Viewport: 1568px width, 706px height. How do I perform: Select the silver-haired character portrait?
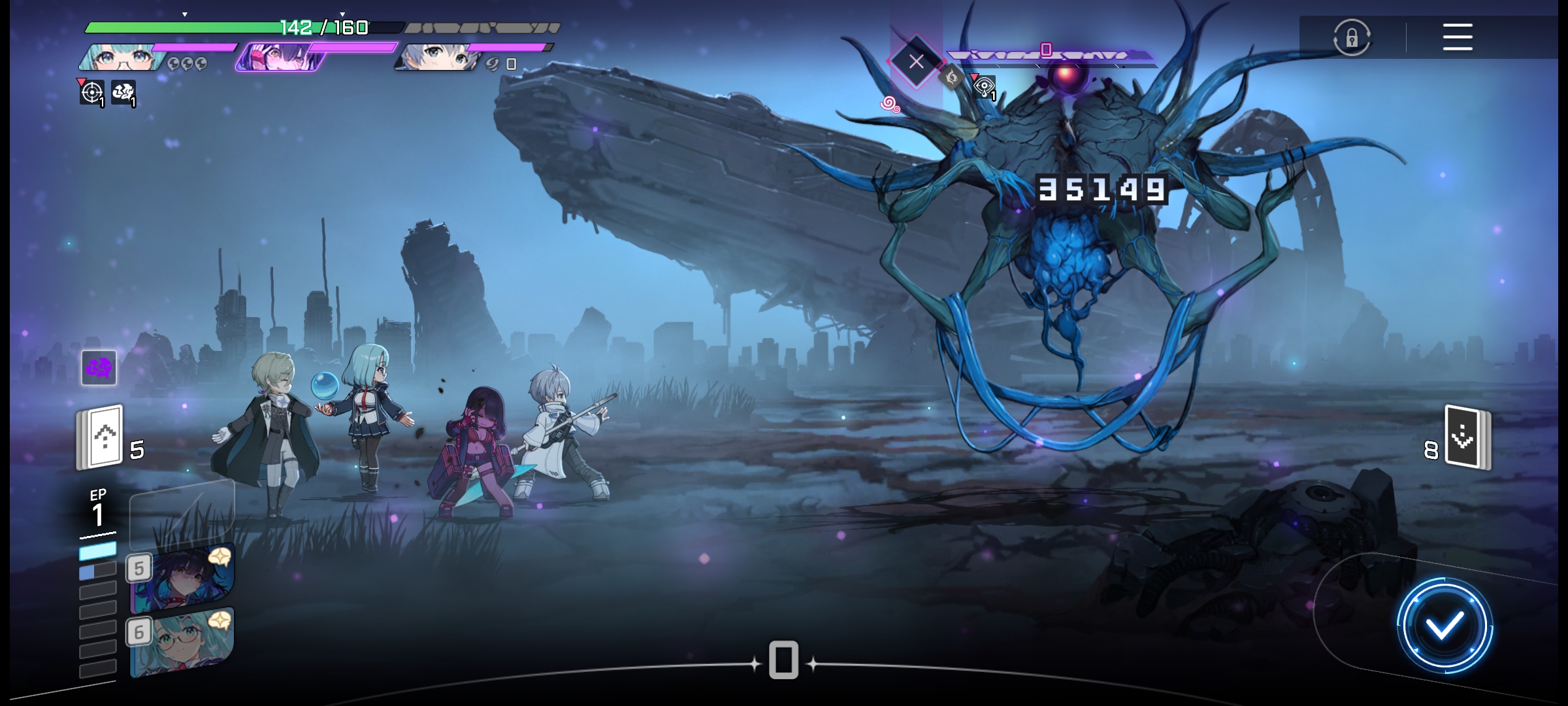click(438, 58)
